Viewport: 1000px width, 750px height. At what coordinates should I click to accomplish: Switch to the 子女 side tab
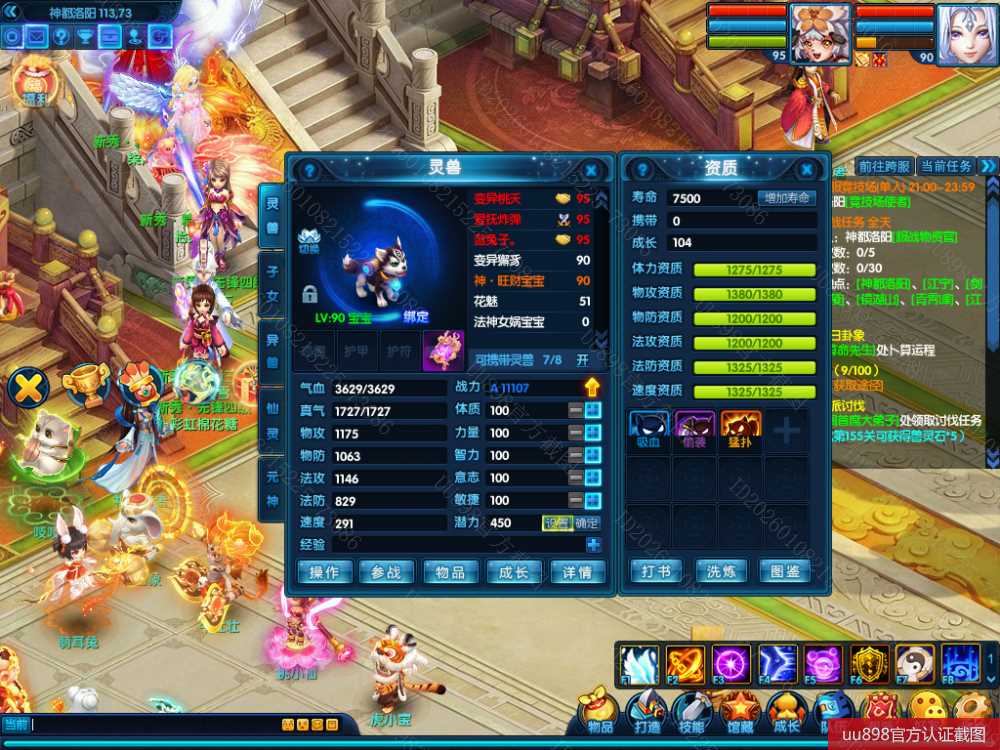(271, 280)
